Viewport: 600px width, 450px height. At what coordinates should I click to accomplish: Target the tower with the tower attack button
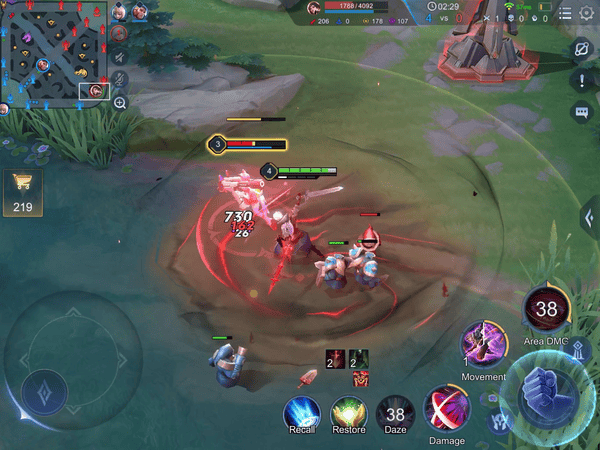(x=579, y=350)
